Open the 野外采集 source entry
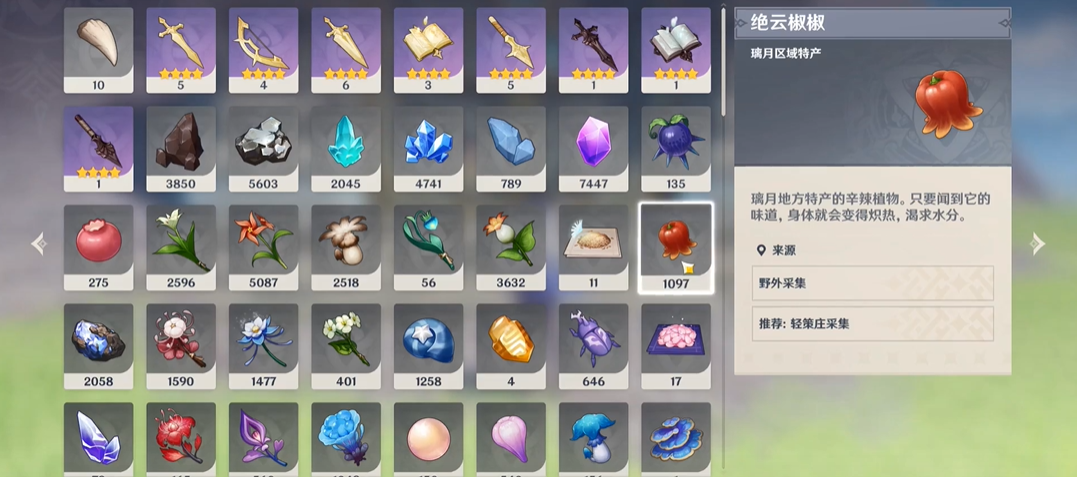This screenshot has height=477, width=1077. click(x=872, y=283)
